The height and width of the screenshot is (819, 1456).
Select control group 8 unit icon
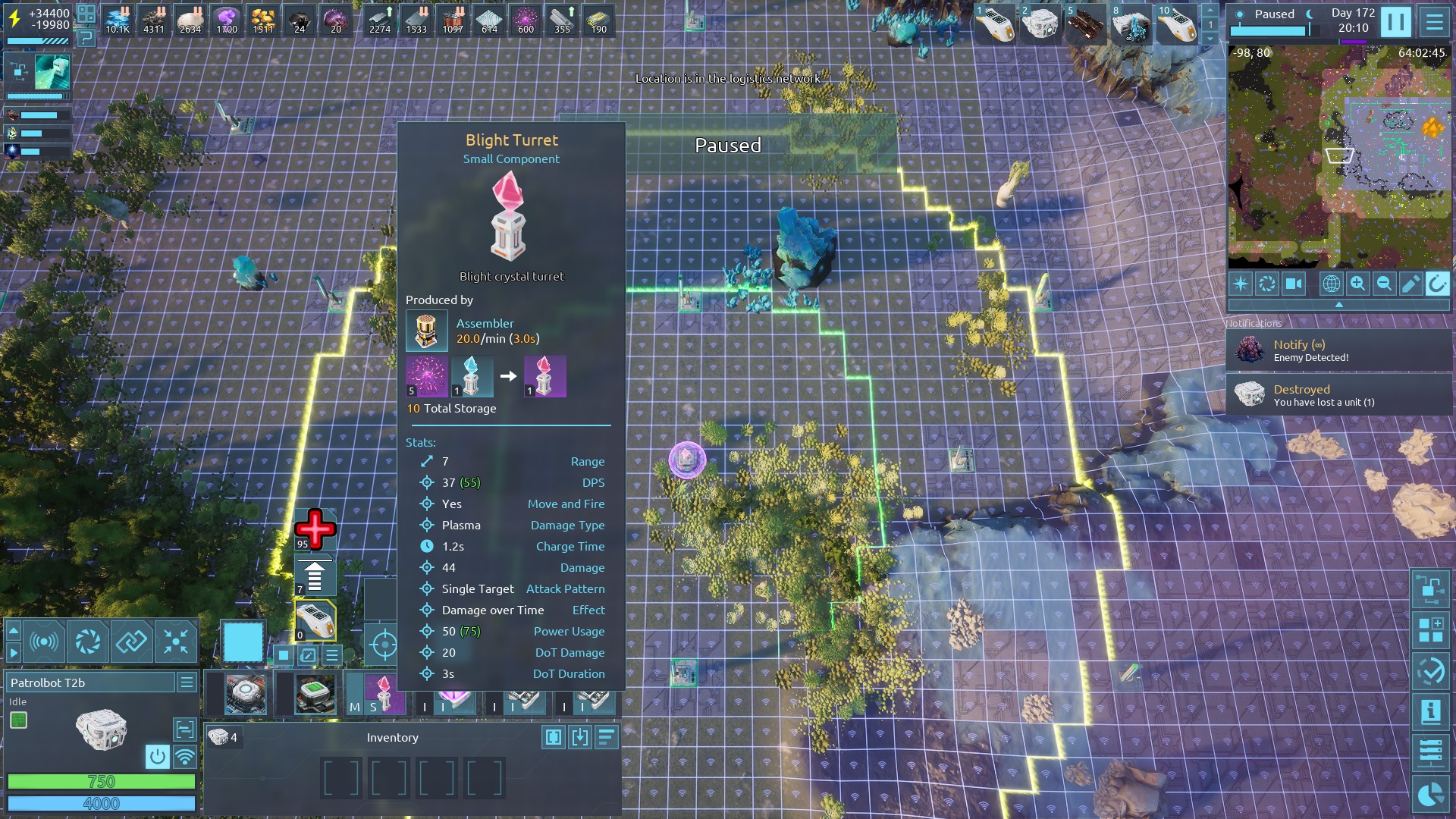1131,24
